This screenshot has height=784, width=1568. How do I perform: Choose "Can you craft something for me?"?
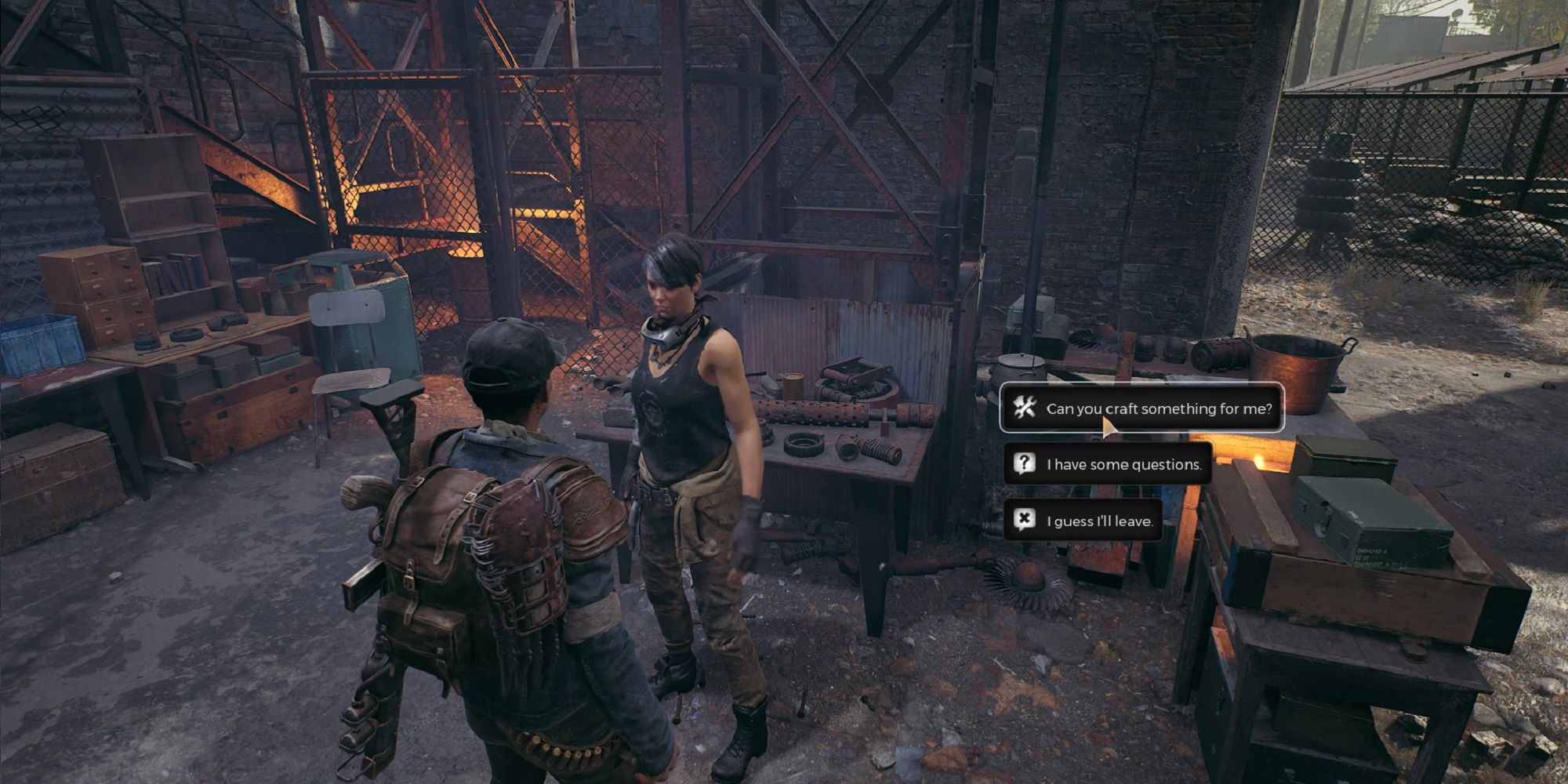click(1142, 408)
